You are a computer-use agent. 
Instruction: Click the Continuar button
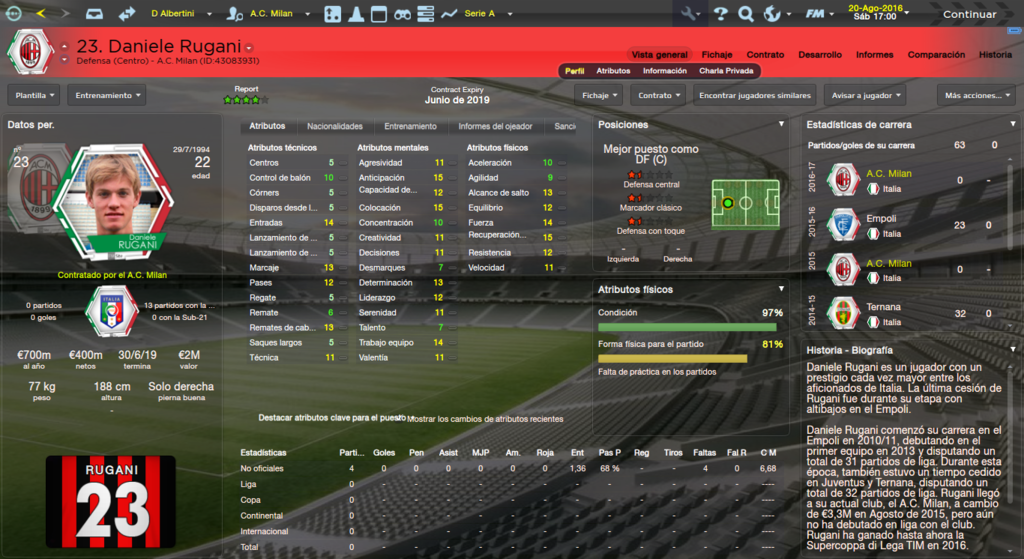[969, 14]
